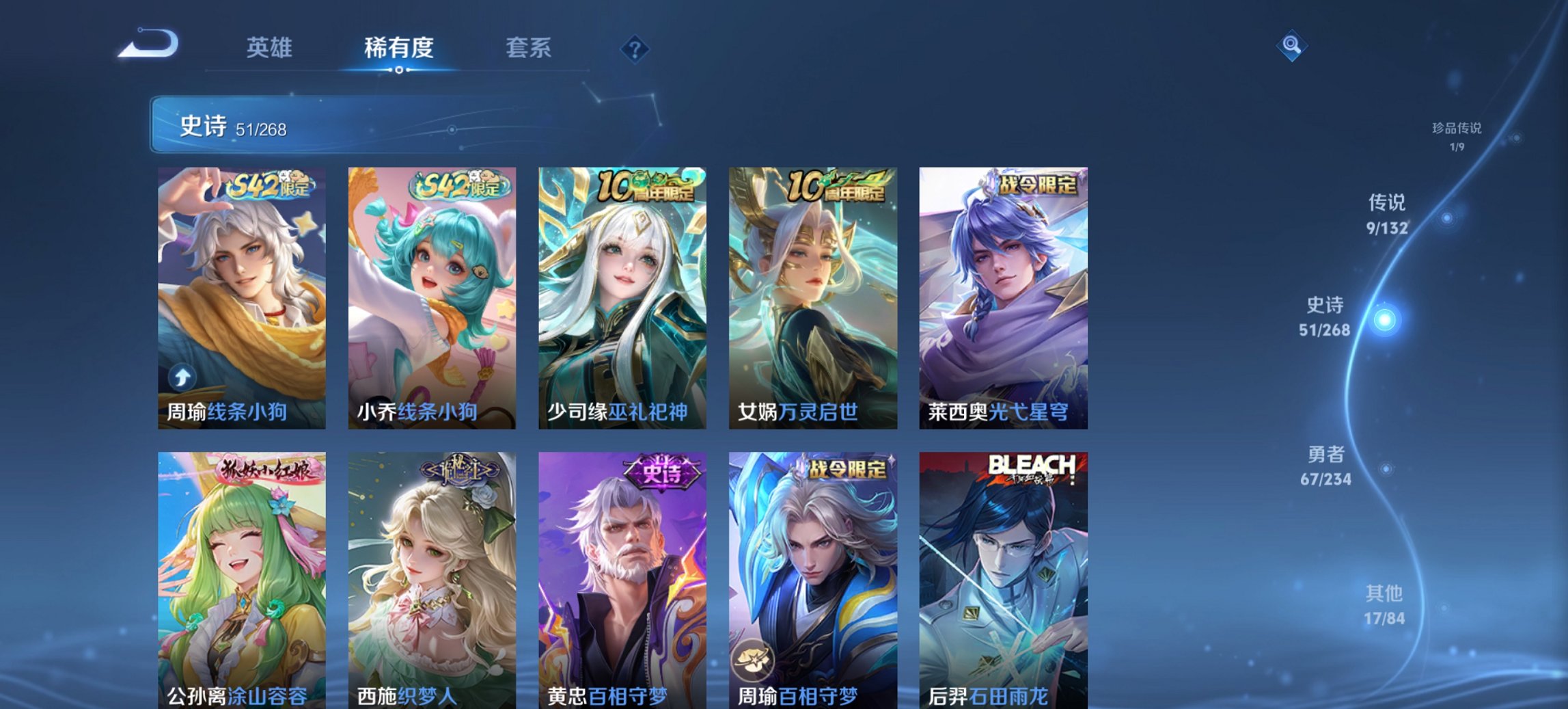Switch to the 英雄 tab
The image size is (1568, 709).
click(x=270, y=48)
